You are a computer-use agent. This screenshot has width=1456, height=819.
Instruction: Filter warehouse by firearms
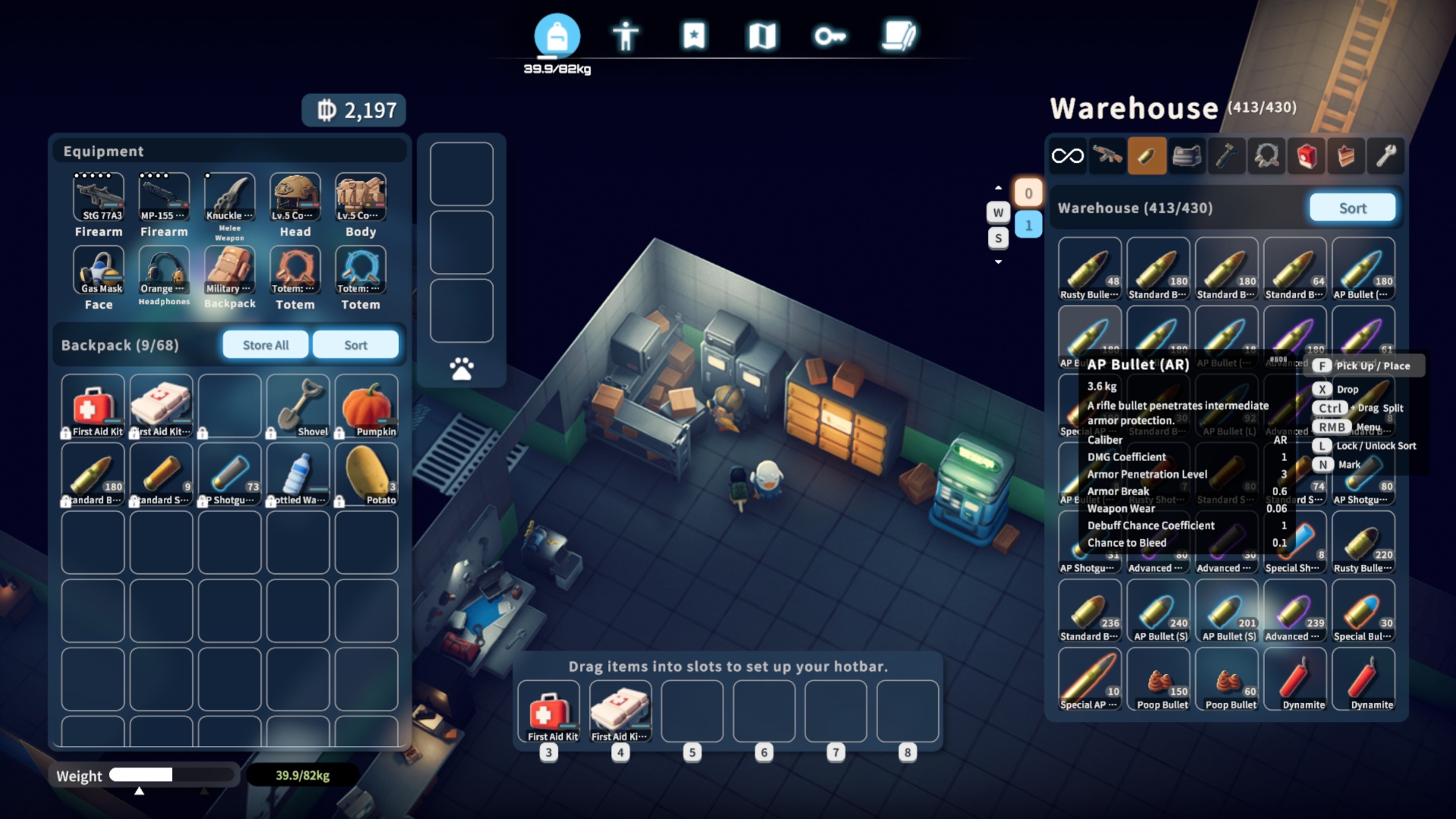point(1107,156)
